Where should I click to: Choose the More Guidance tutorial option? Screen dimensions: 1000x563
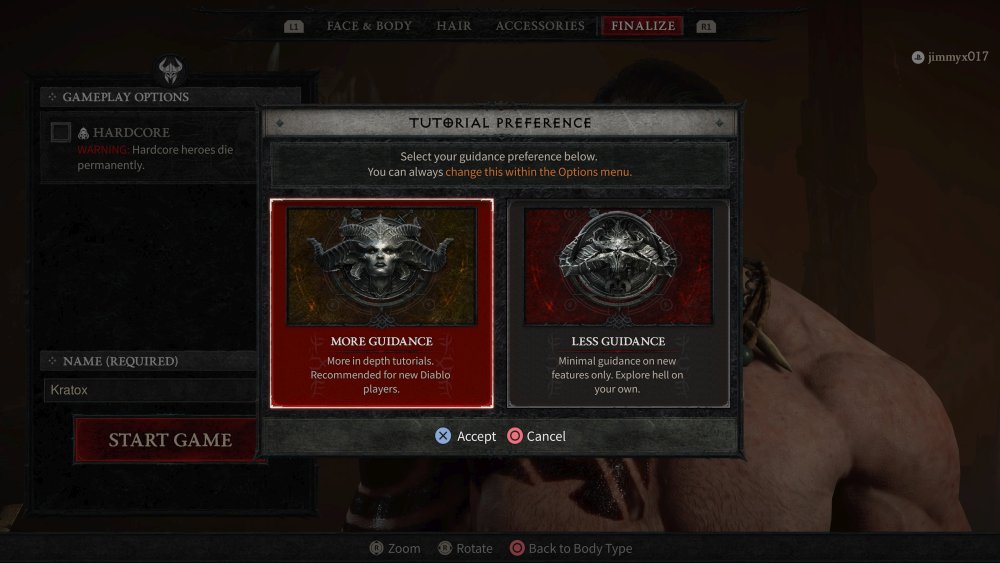381,303
